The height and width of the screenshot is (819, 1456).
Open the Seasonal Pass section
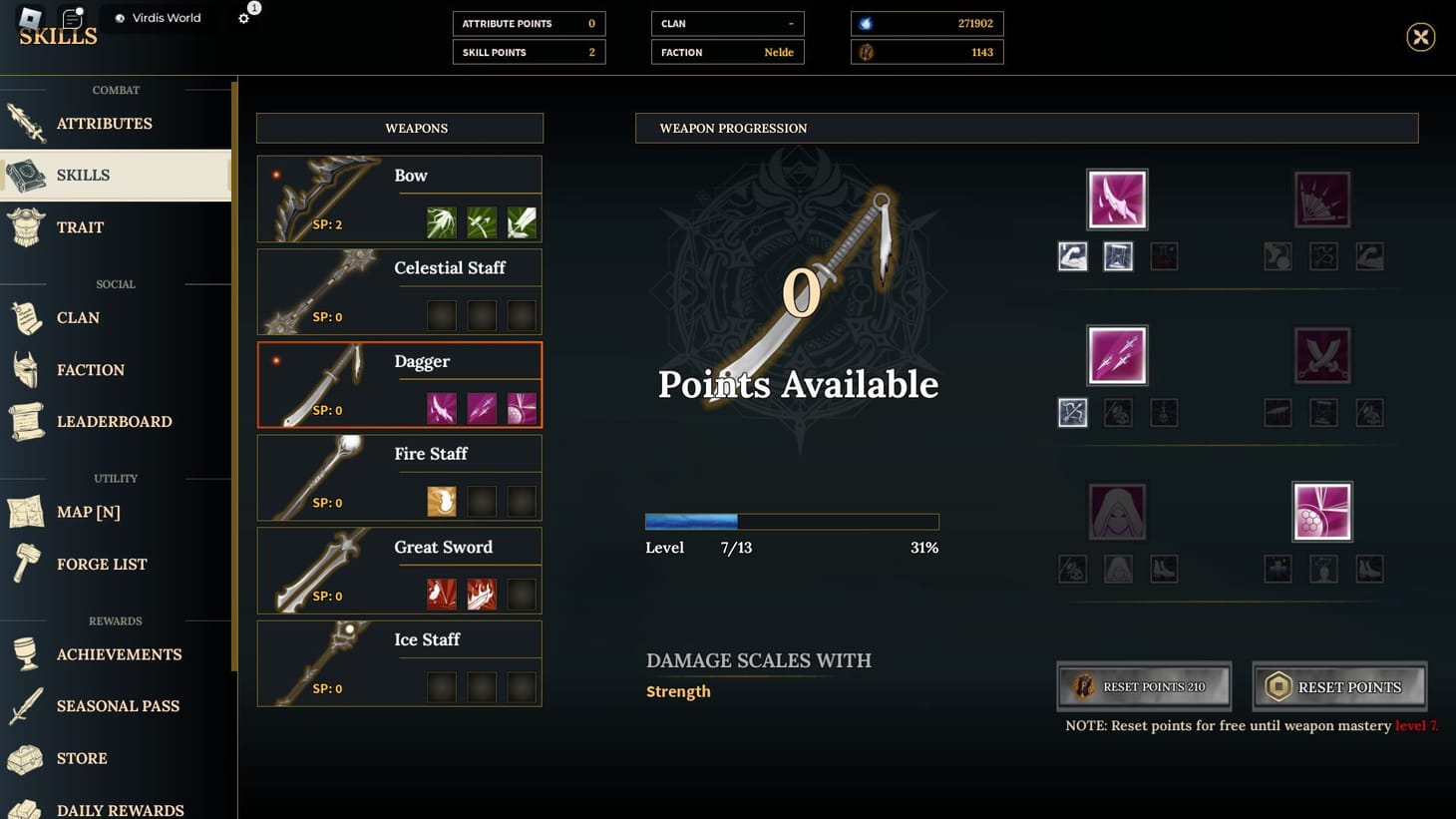click(25, 705)
